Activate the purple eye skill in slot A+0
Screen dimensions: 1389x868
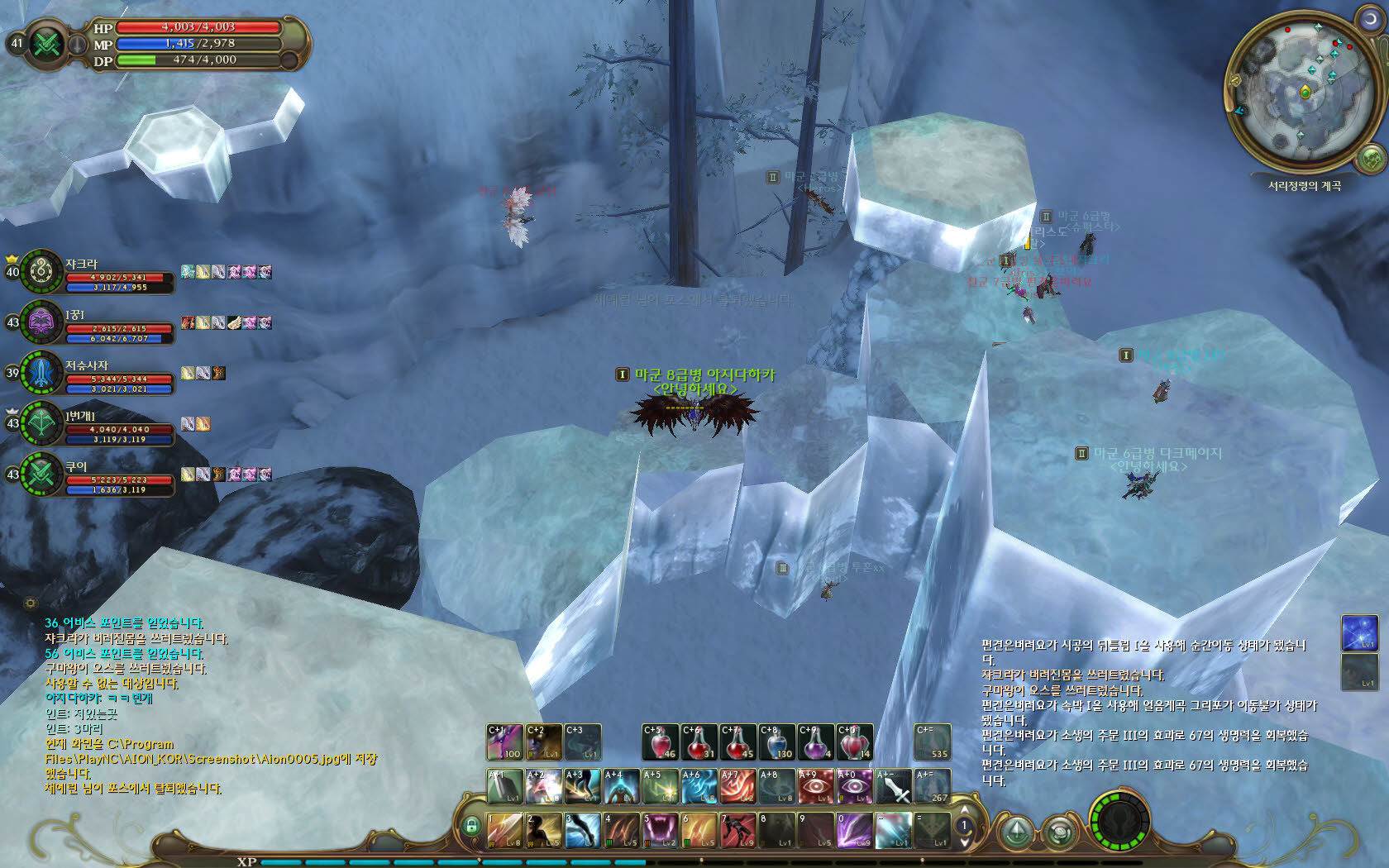854,787
